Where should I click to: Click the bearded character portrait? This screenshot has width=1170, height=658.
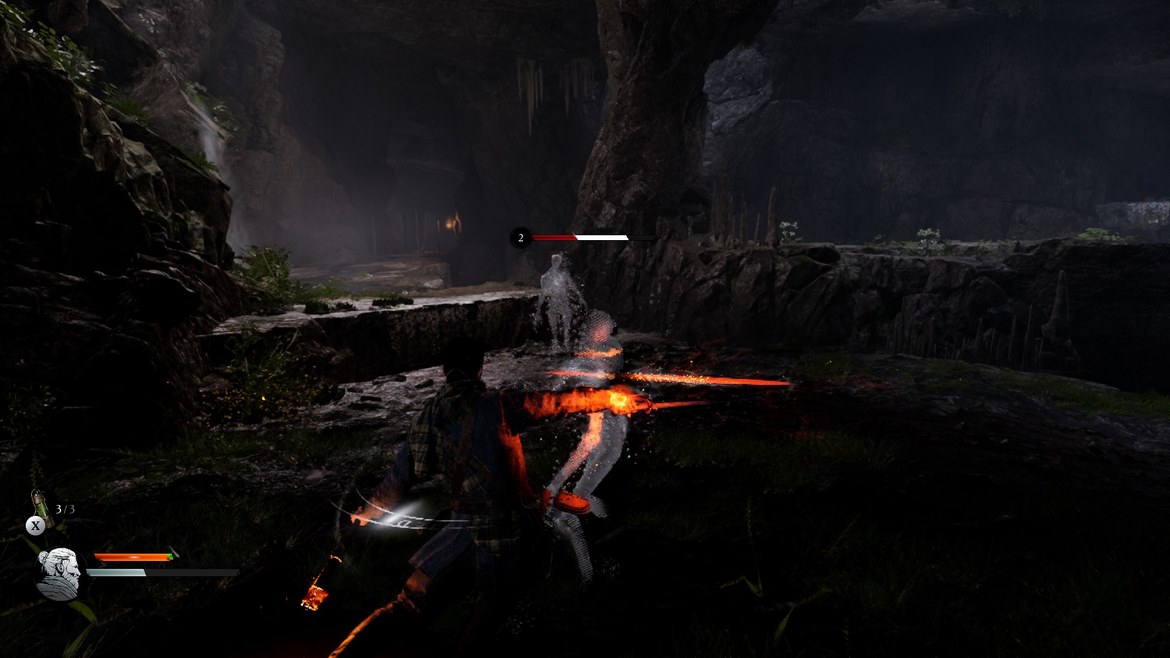[57, 574]
